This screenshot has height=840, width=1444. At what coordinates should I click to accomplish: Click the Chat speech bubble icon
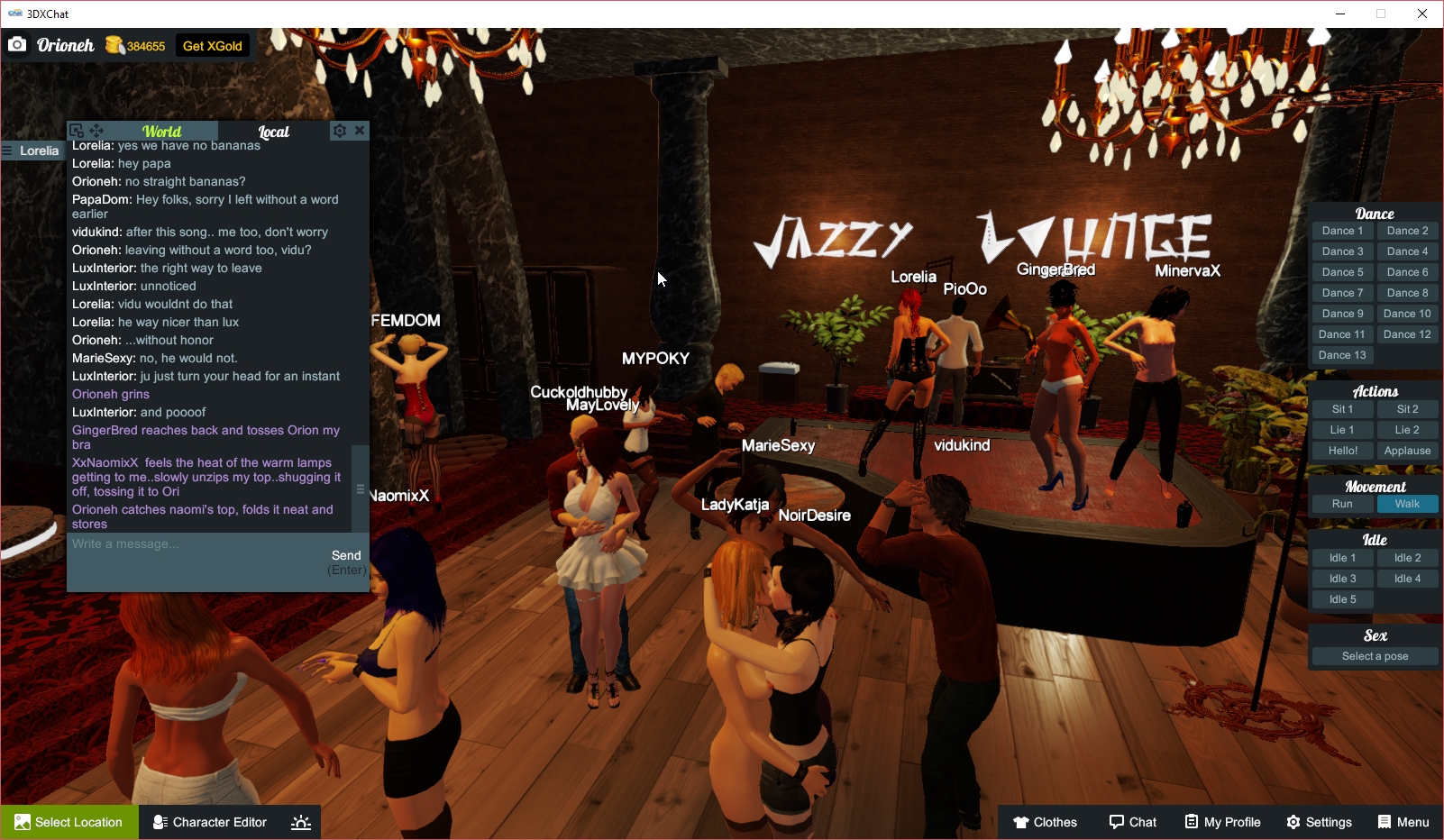click(x=1118, y=821)
